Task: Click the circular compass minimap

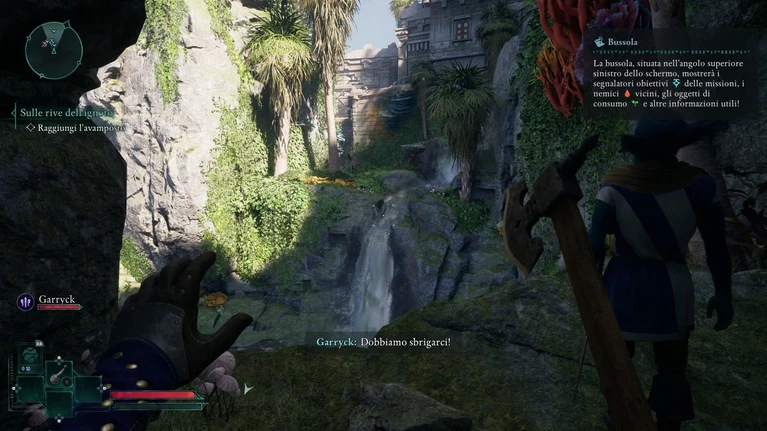Action: click(x=54, y=50)
